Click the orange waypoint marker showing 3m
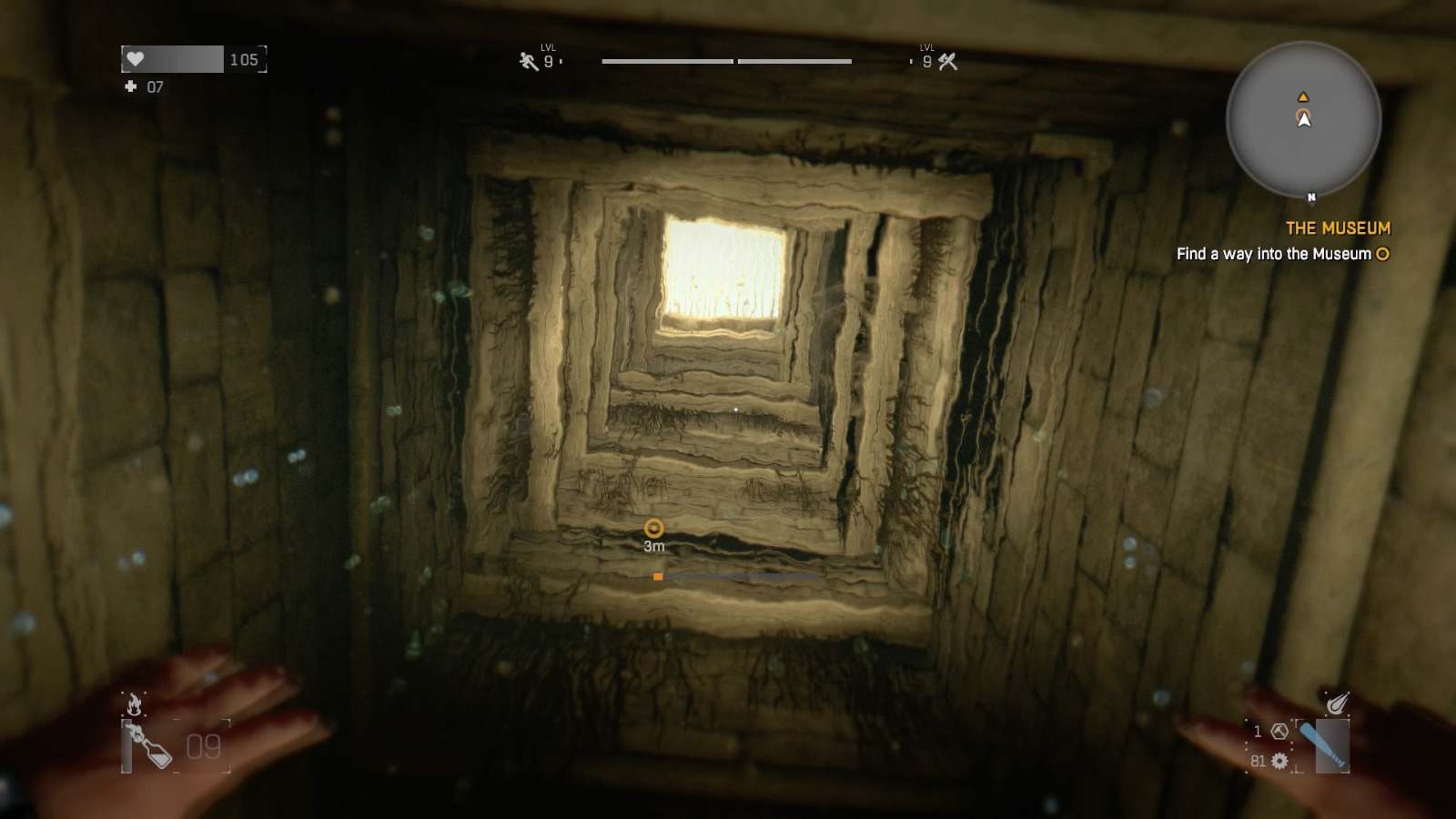 pyautogui.click(x=653, y=528)
